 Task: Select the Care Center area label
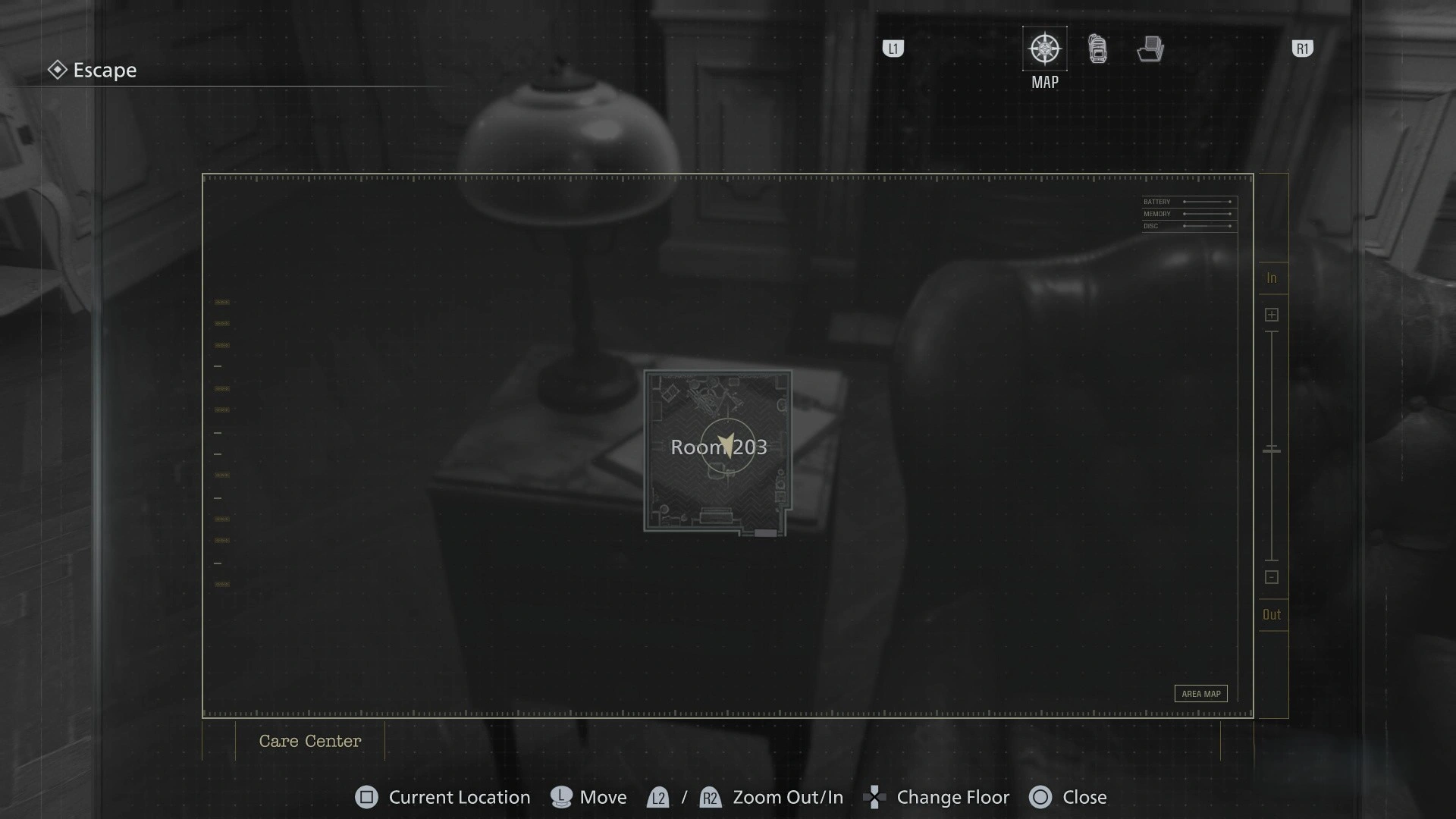point(309,741)
